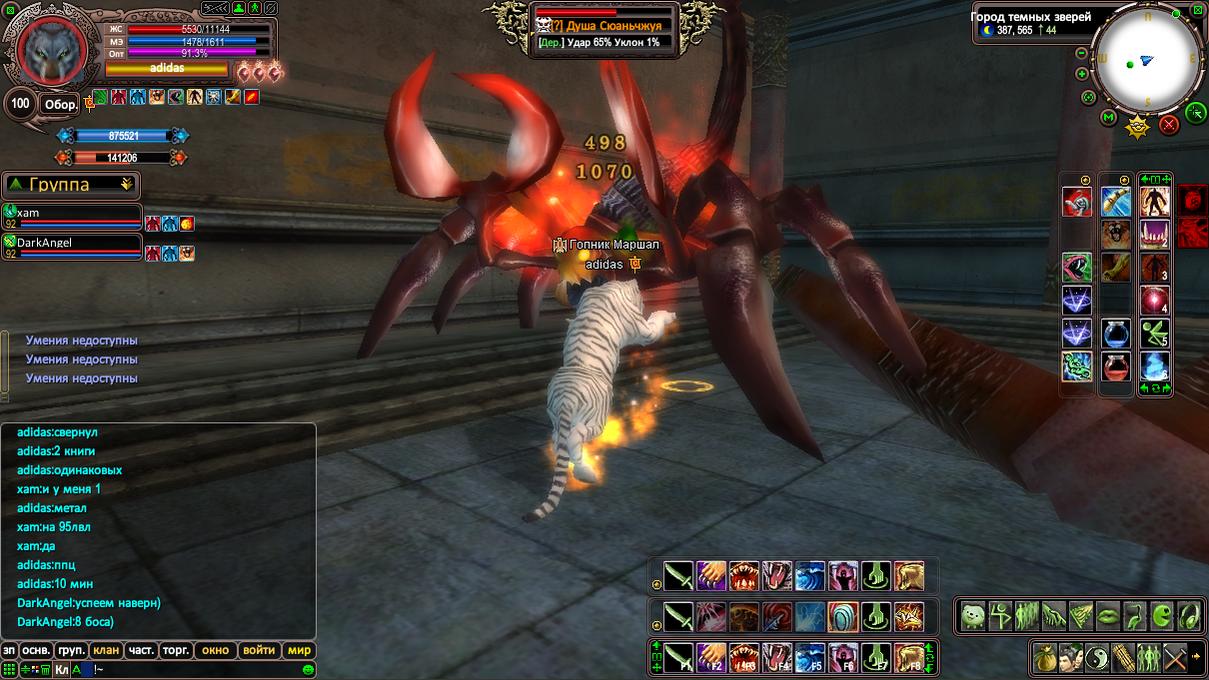Use the red potion flask slot
1209x680 pixels.
[x=1116, y=367]
